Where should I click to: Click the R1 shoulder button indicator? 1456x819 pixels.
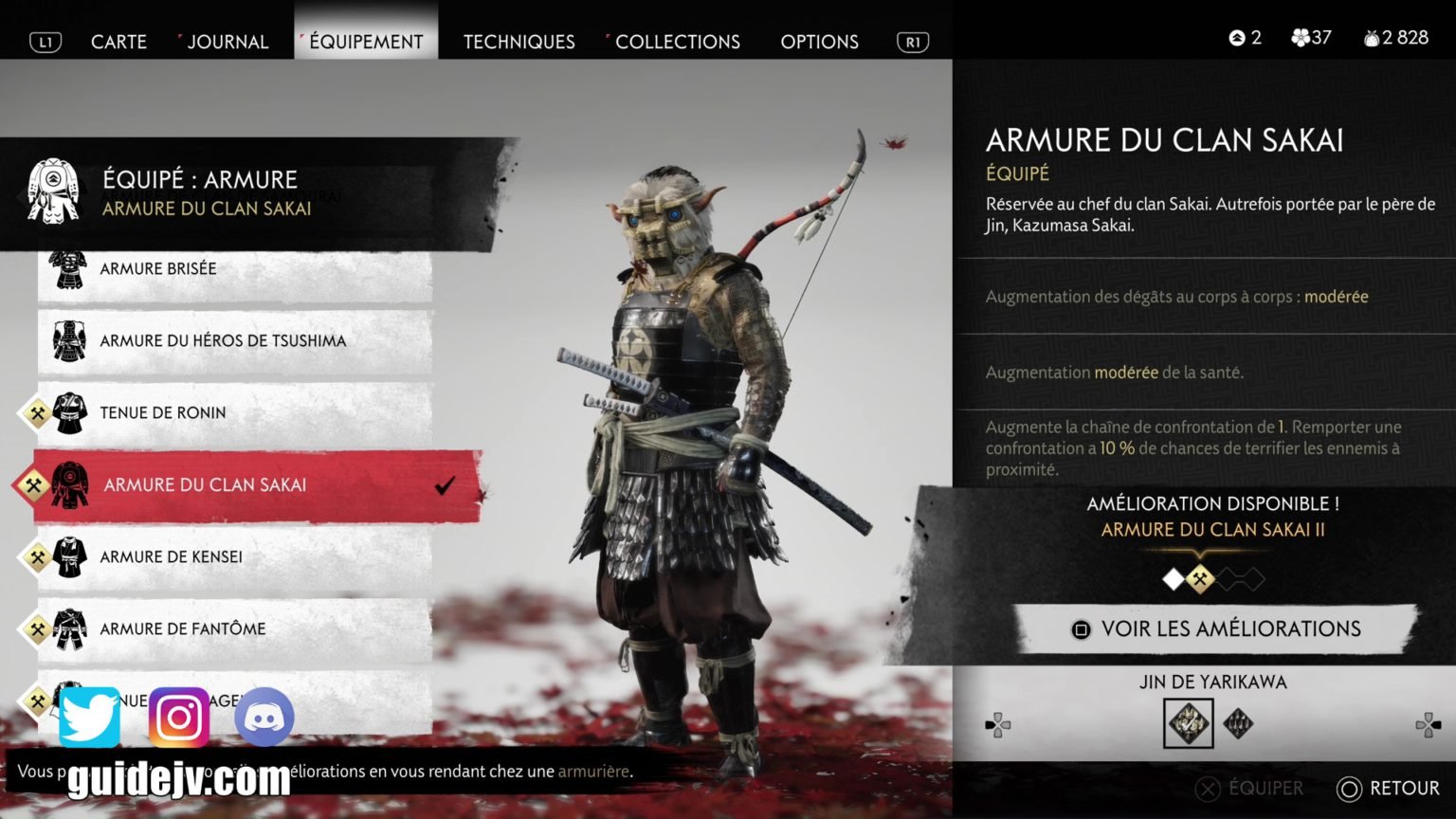[x=911, y=42]
